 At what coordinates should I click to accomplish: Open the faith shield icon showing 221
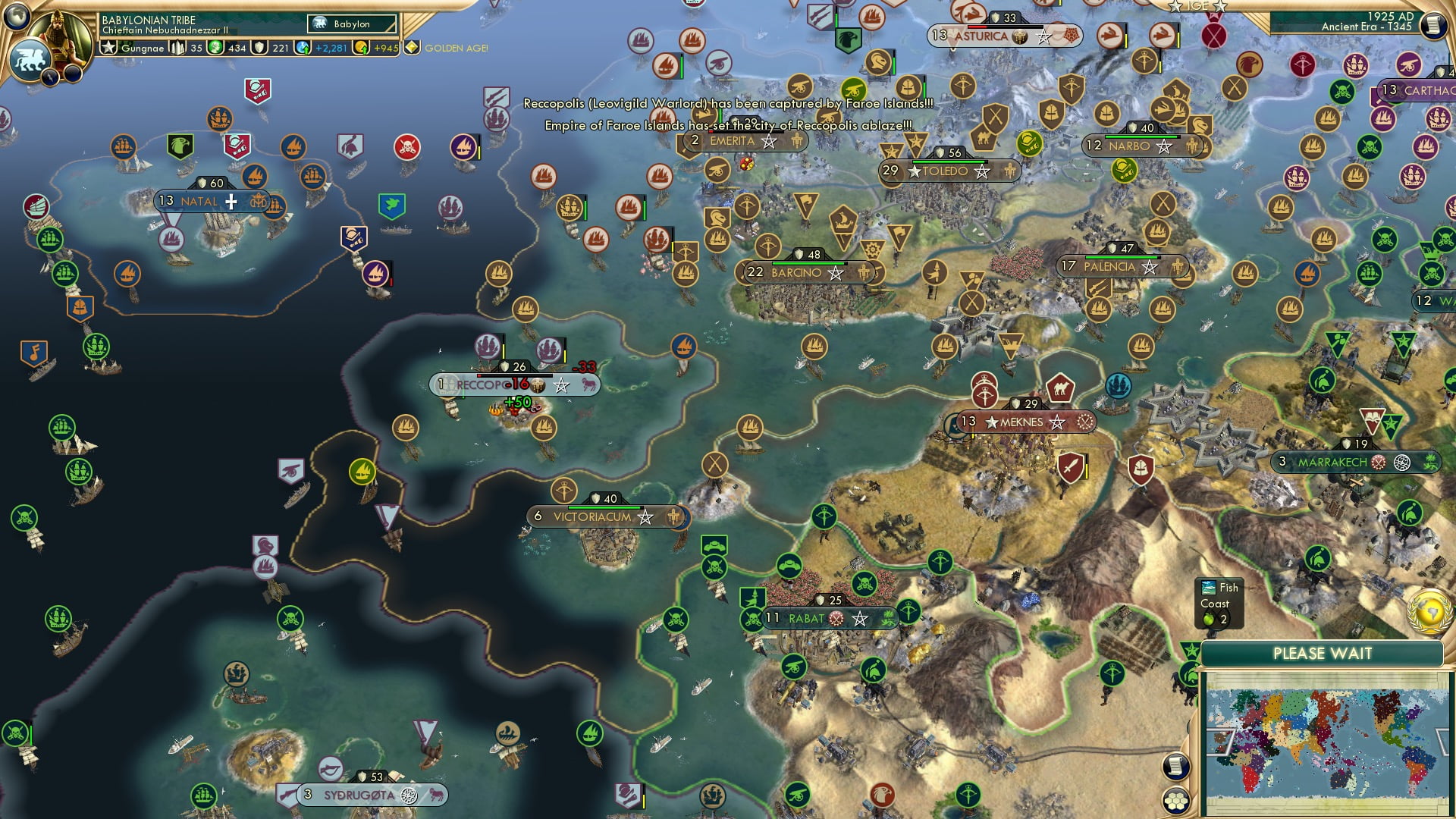tap(259, 48)
